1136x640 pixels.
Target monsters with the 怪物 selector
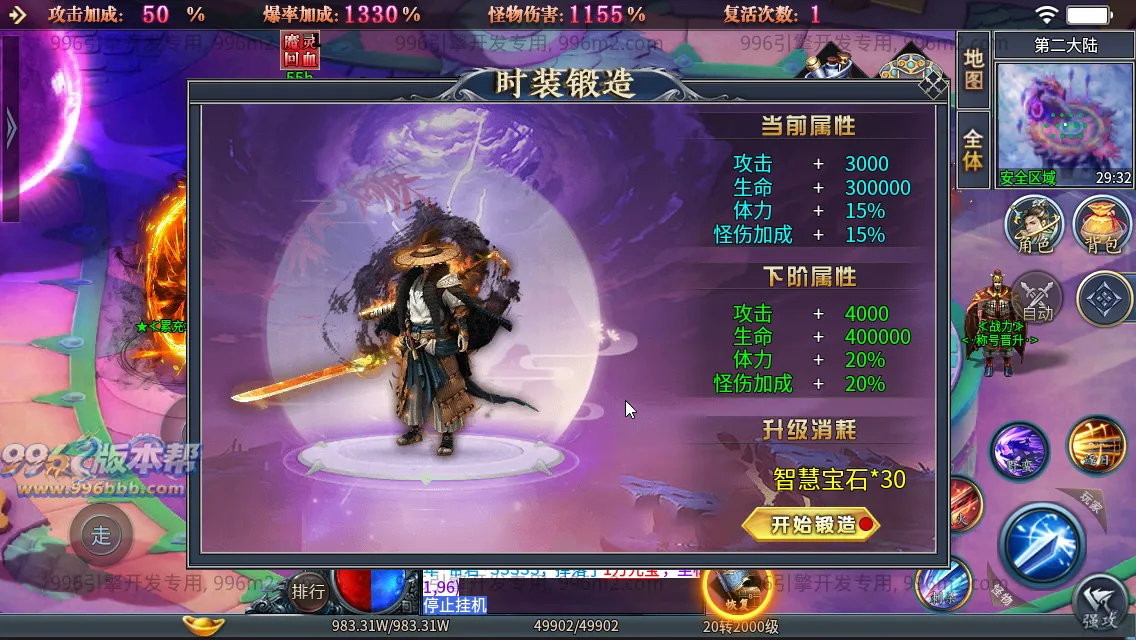point(1000,590)
